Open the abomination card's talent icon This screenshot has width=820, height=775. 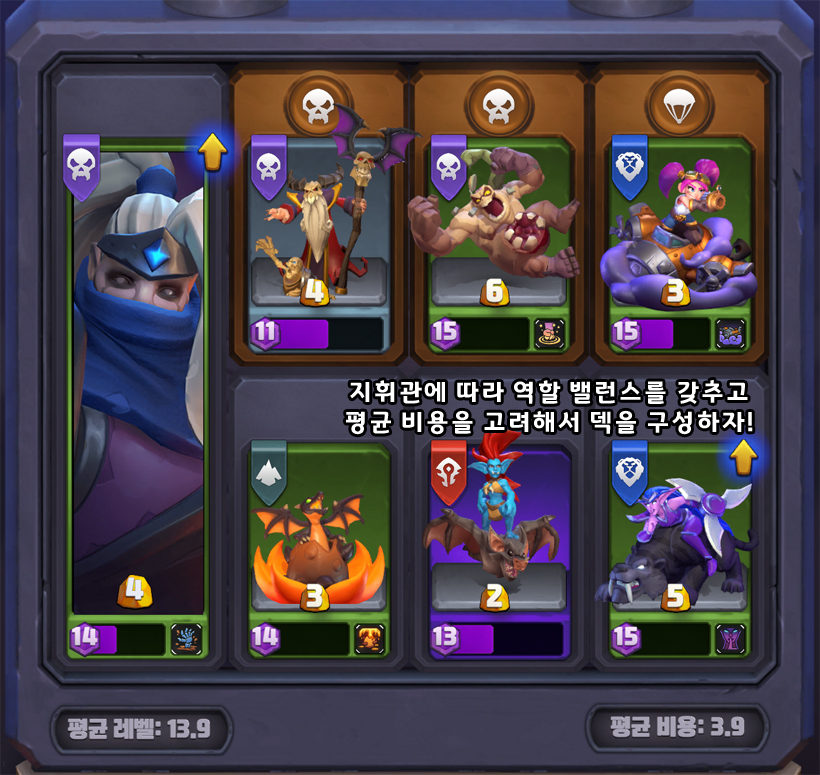pyautogui.click(x=549, y=334)
